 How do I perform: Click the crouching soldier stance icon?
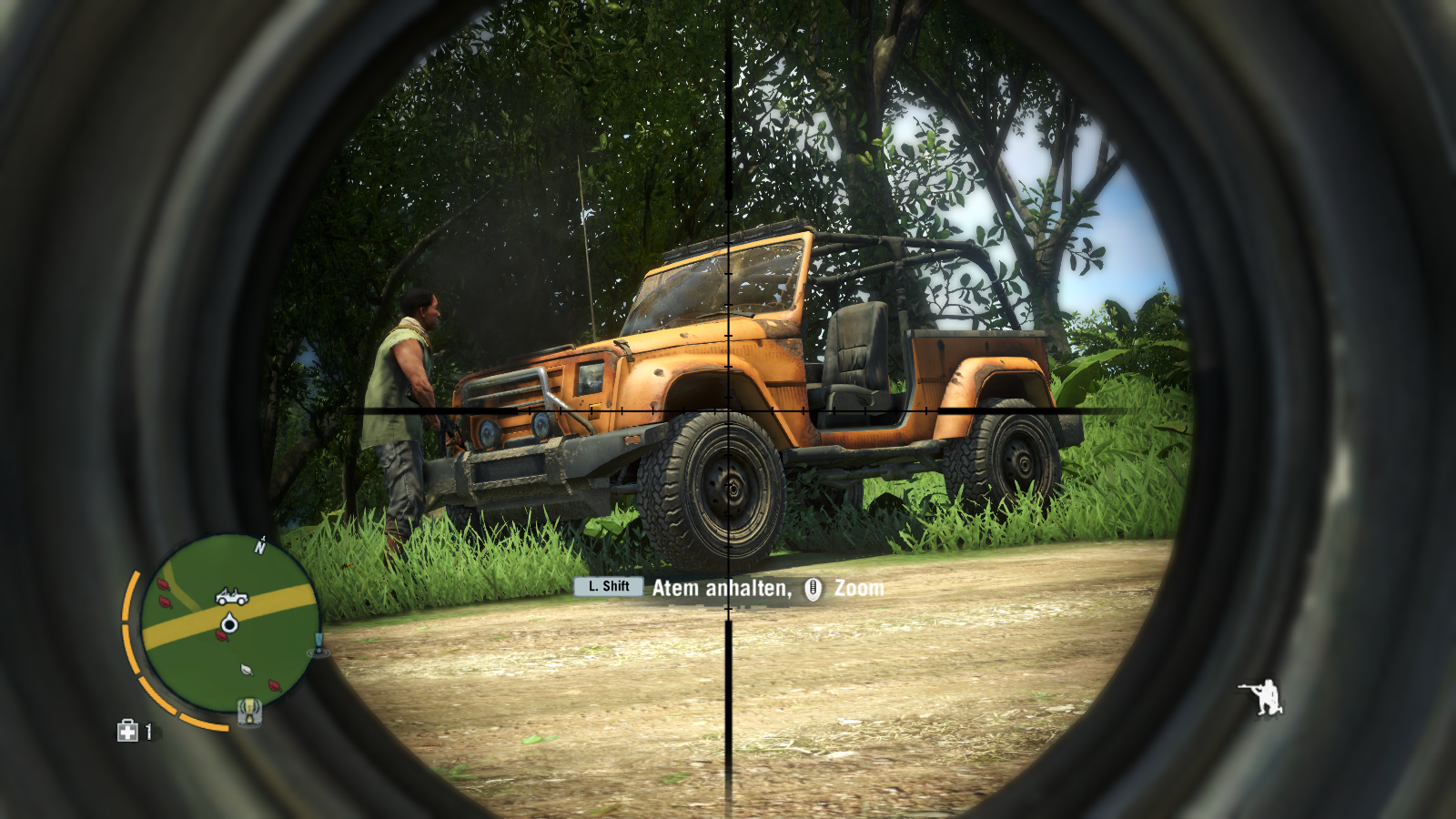pyautogui.click(x=1261, y=697)
